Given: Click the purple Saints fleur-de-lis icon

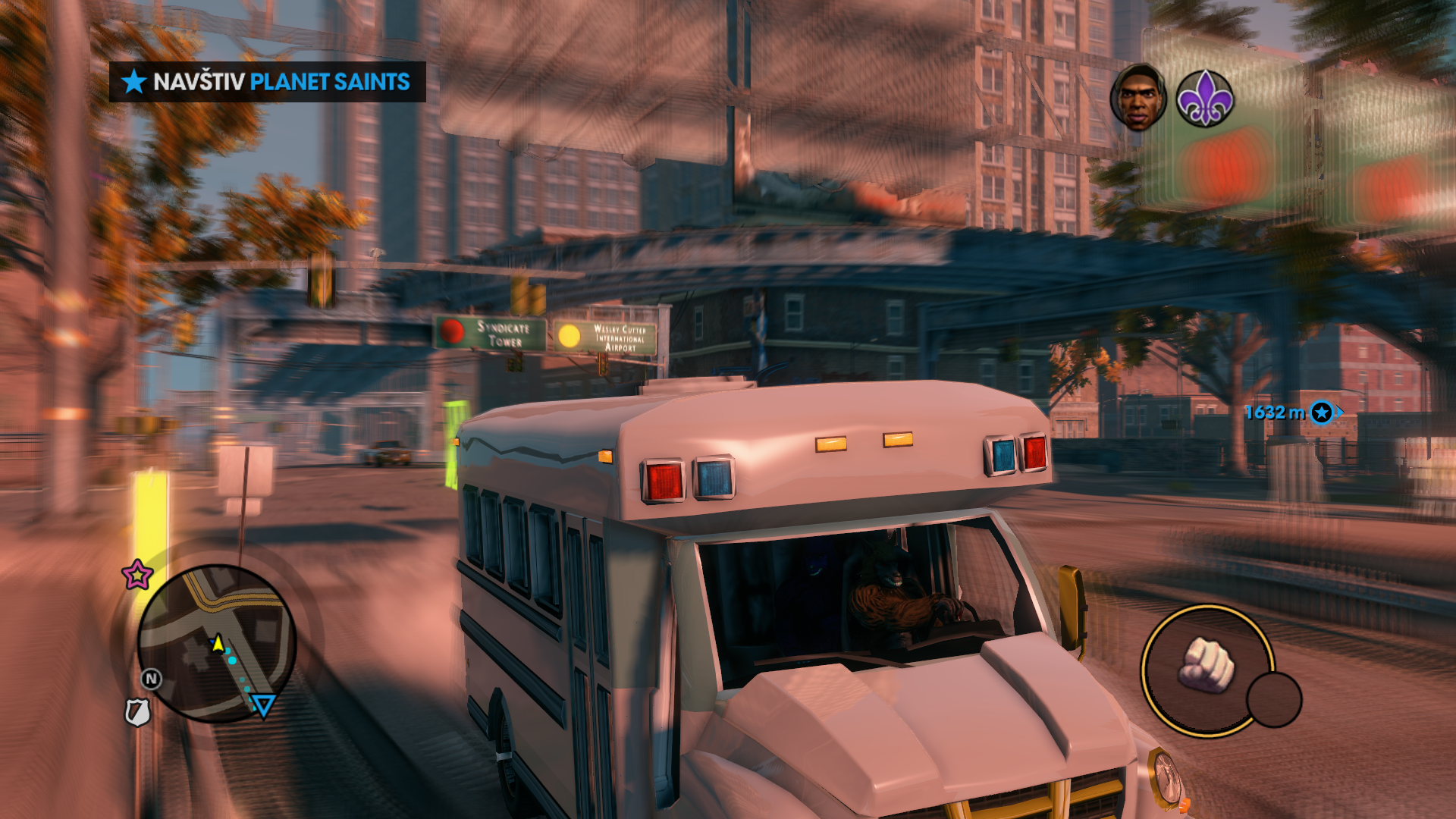Looking at the screenshot, I should pos(1204,99).
